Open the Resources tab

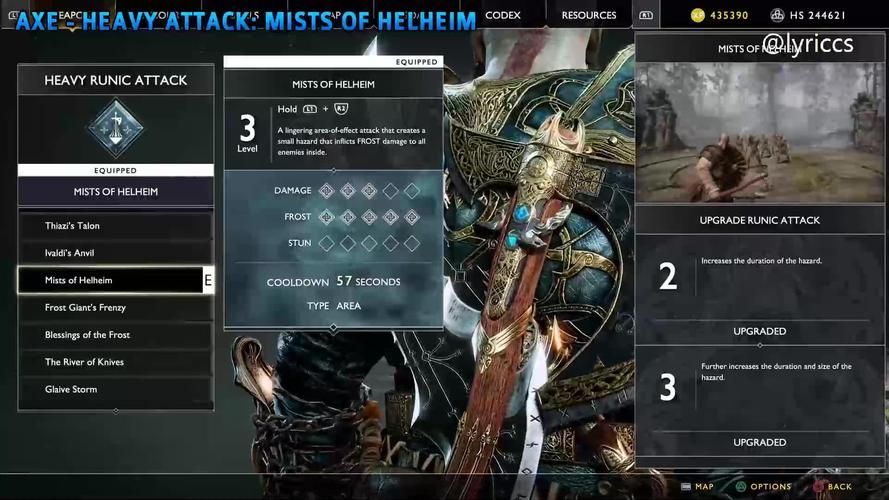(x=588, y=15)
